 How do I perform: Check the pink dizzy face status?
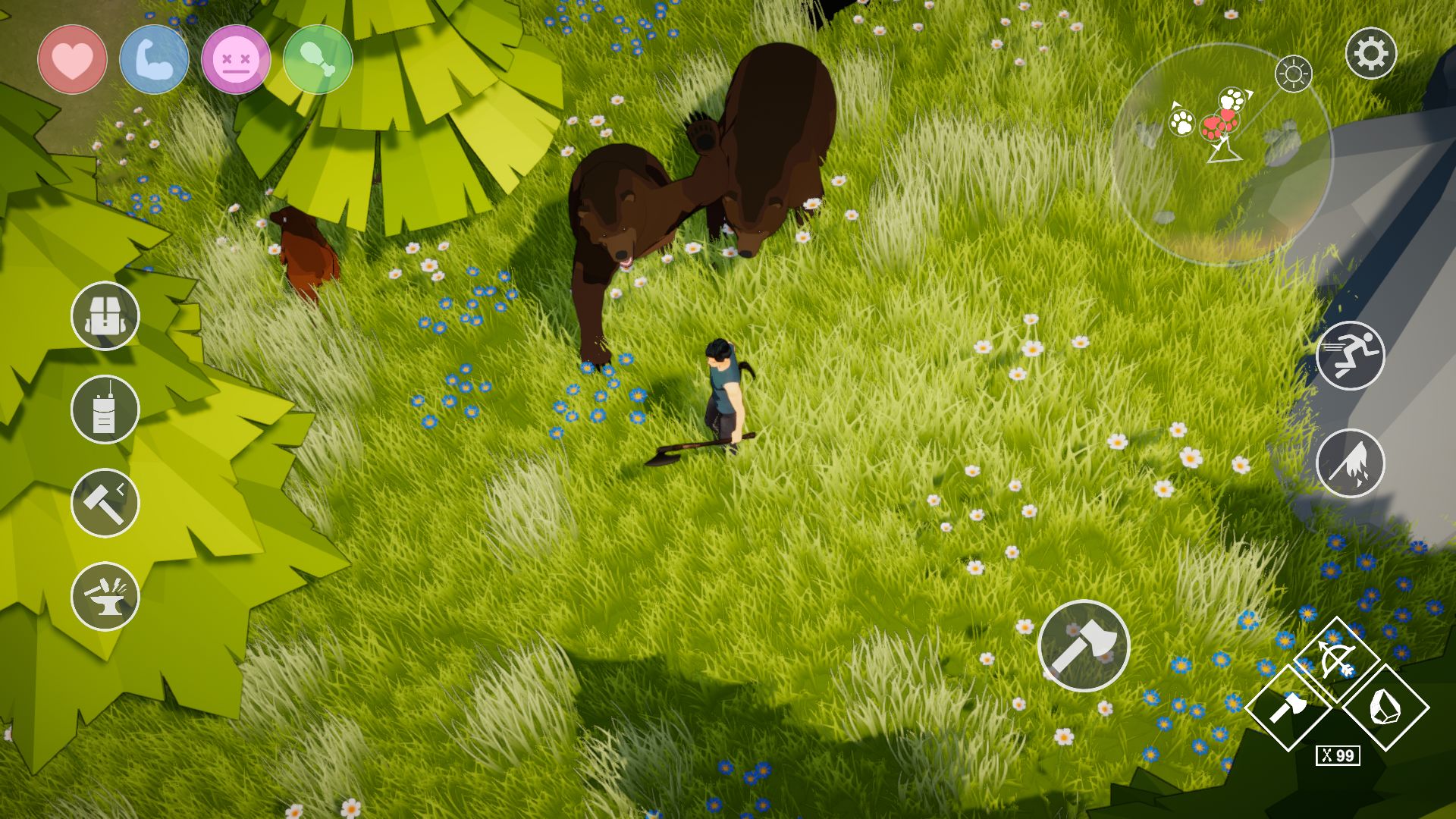pyautogui.click(x=236, y=59)
